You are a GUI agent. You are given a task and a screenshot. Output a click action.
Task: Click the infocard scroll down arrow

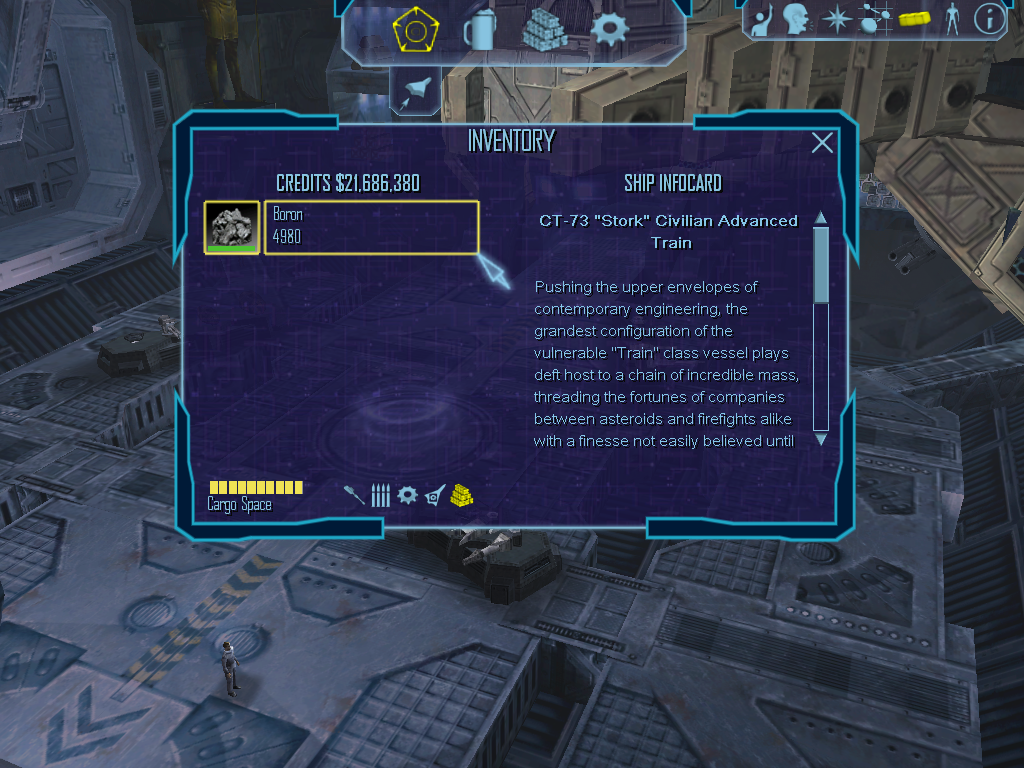click(x=821, y=439)
